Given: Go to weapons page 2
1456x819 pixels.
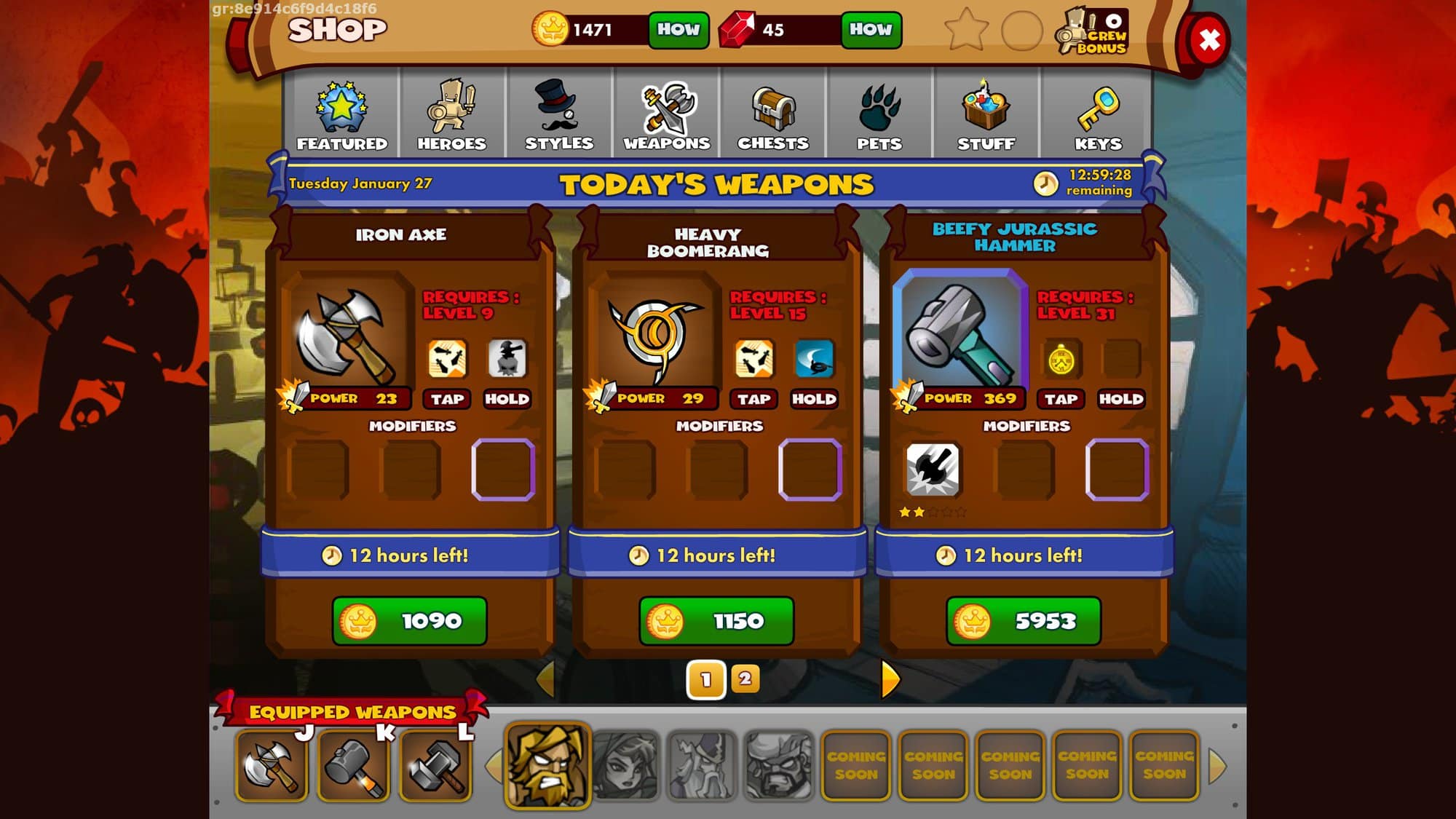Looking at the screenshot, I should click(745, 679).
